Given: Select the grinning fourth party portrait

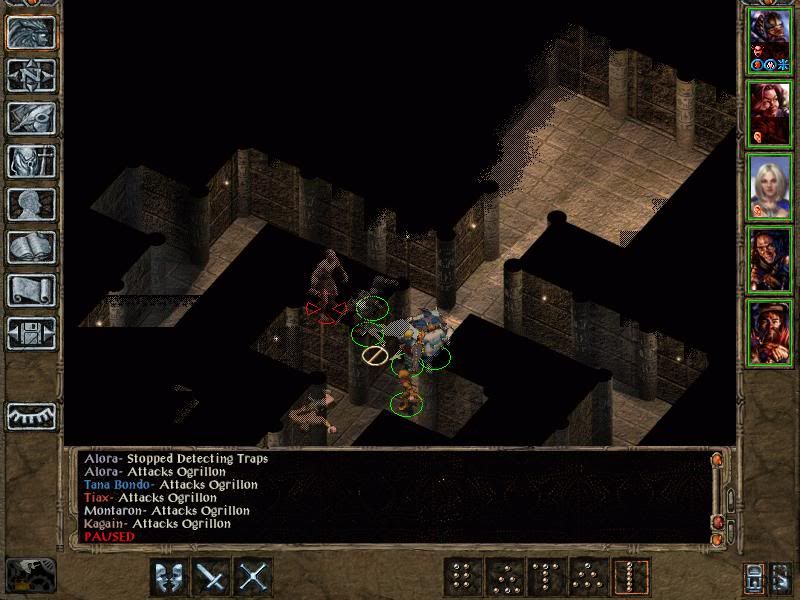Looking at the screenshot, I should click(x=769, y=260).
